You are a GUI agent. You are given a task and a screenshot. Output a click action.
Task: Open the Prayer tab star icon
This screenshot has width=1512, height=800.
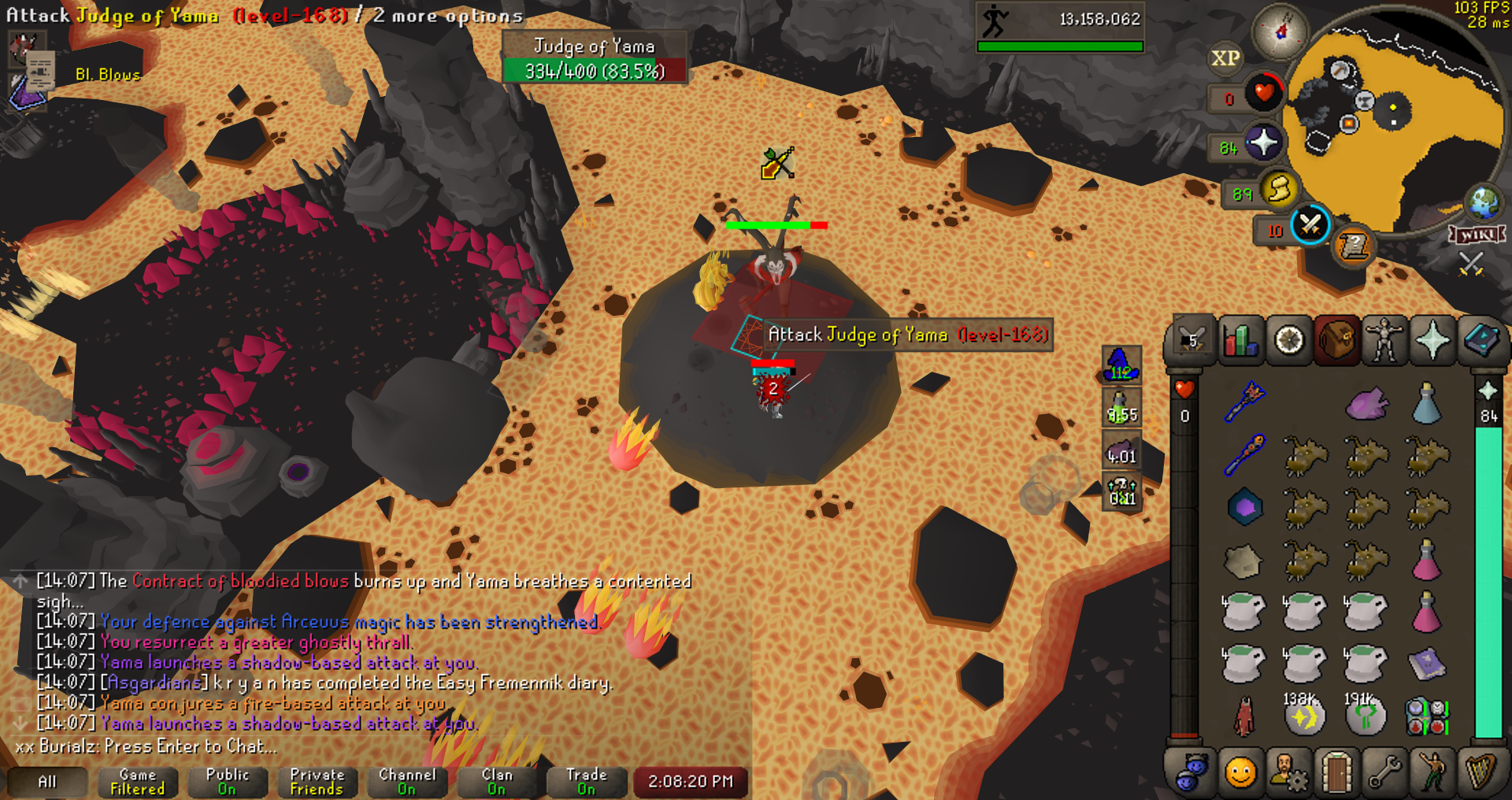[x=1432, y=341]
